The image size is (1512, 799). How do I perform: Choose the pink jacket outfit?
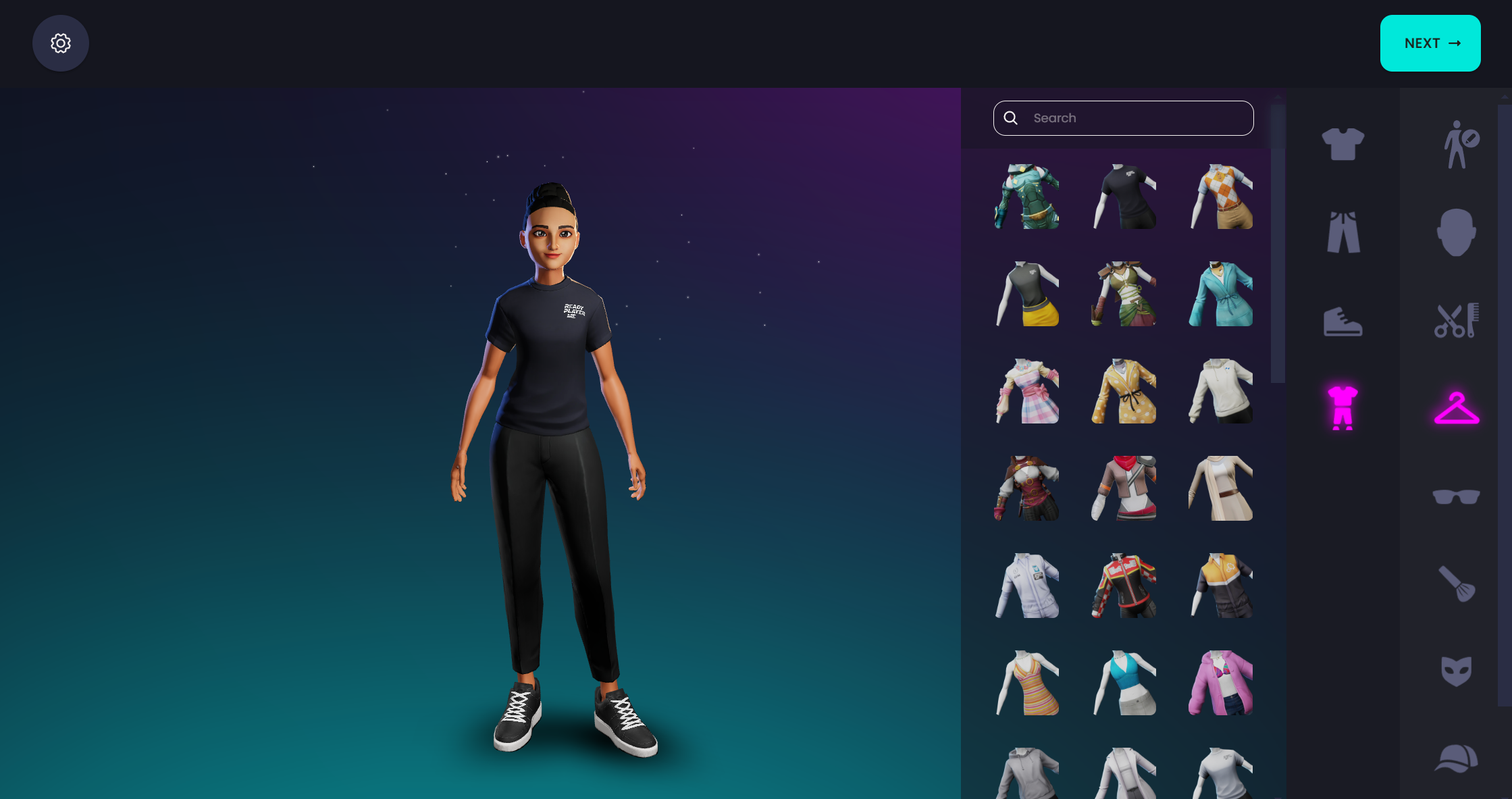tap(1221, 683)
